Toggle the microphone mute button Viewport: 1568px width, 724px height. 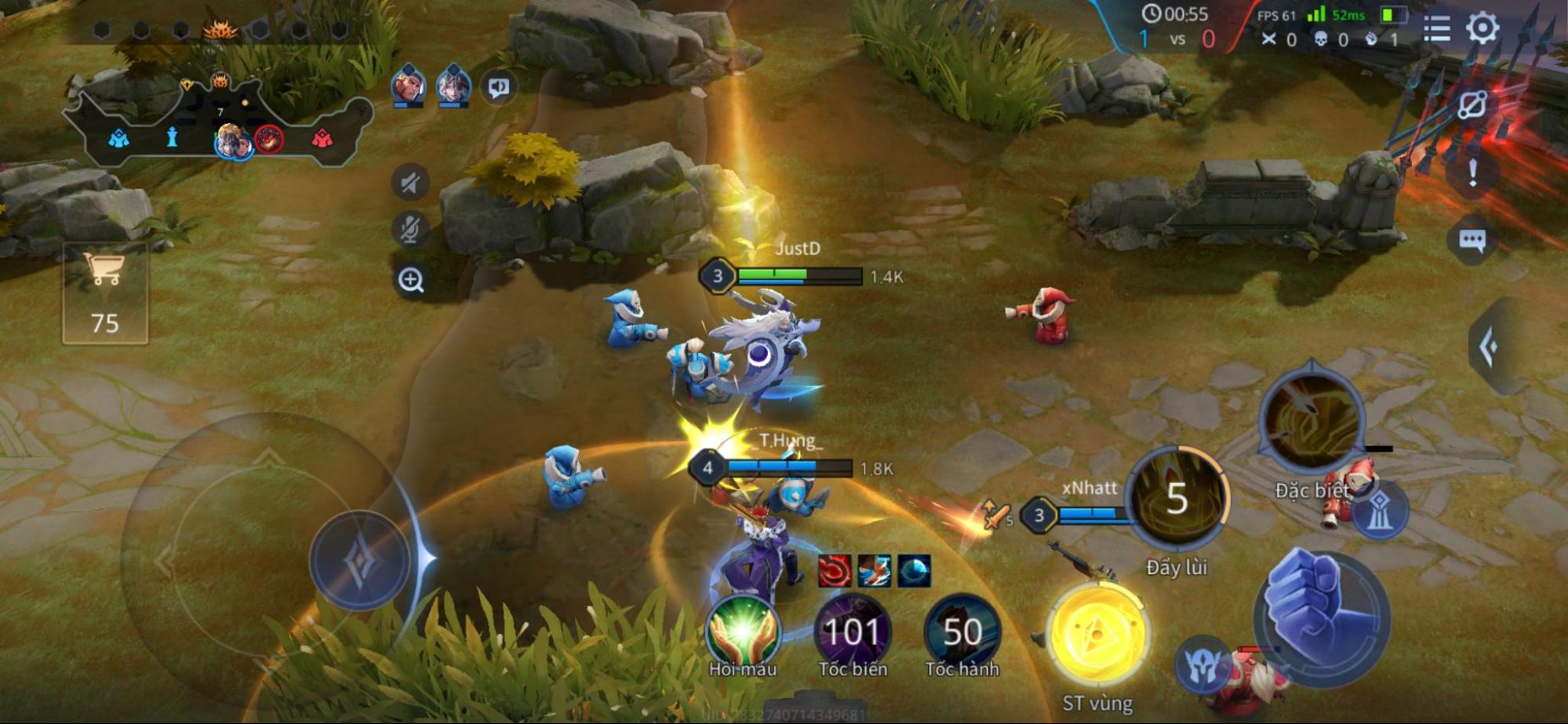point(410,229)
